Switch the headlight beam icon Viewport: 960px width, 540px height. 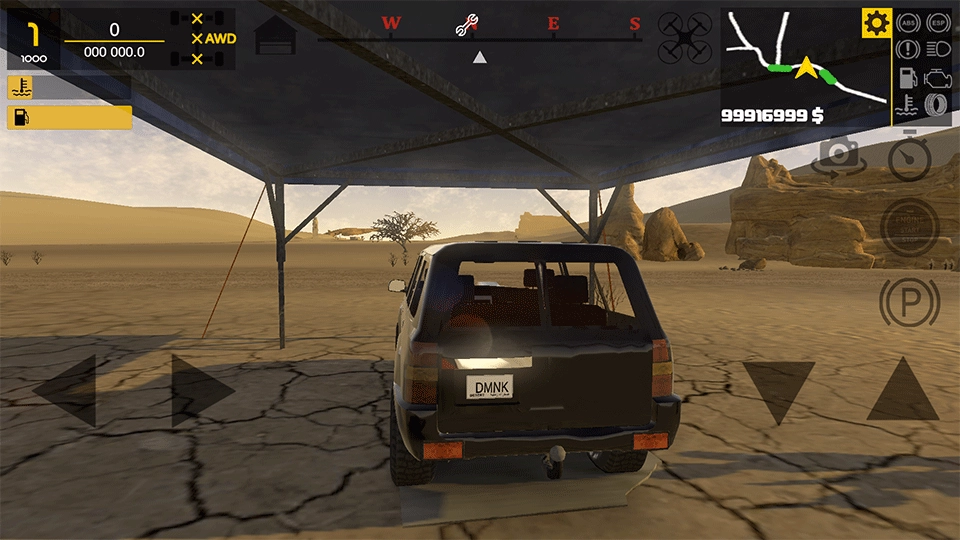(937, 48)
